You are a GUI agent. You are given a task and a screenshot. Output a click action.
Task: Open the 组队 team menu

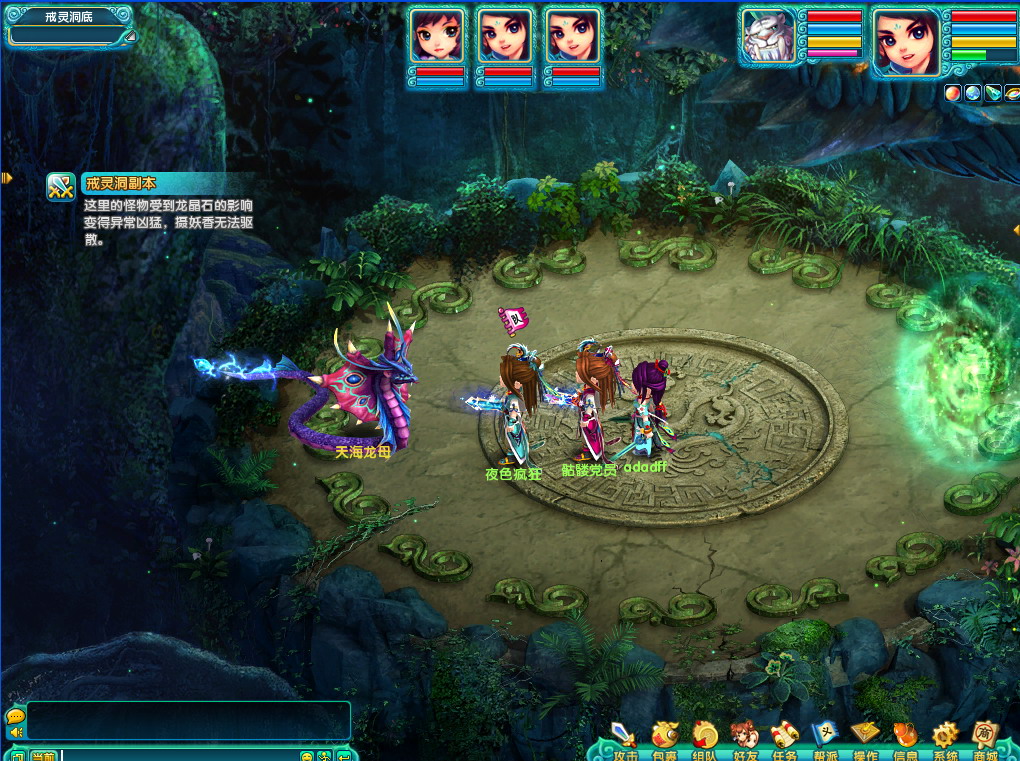704,737
